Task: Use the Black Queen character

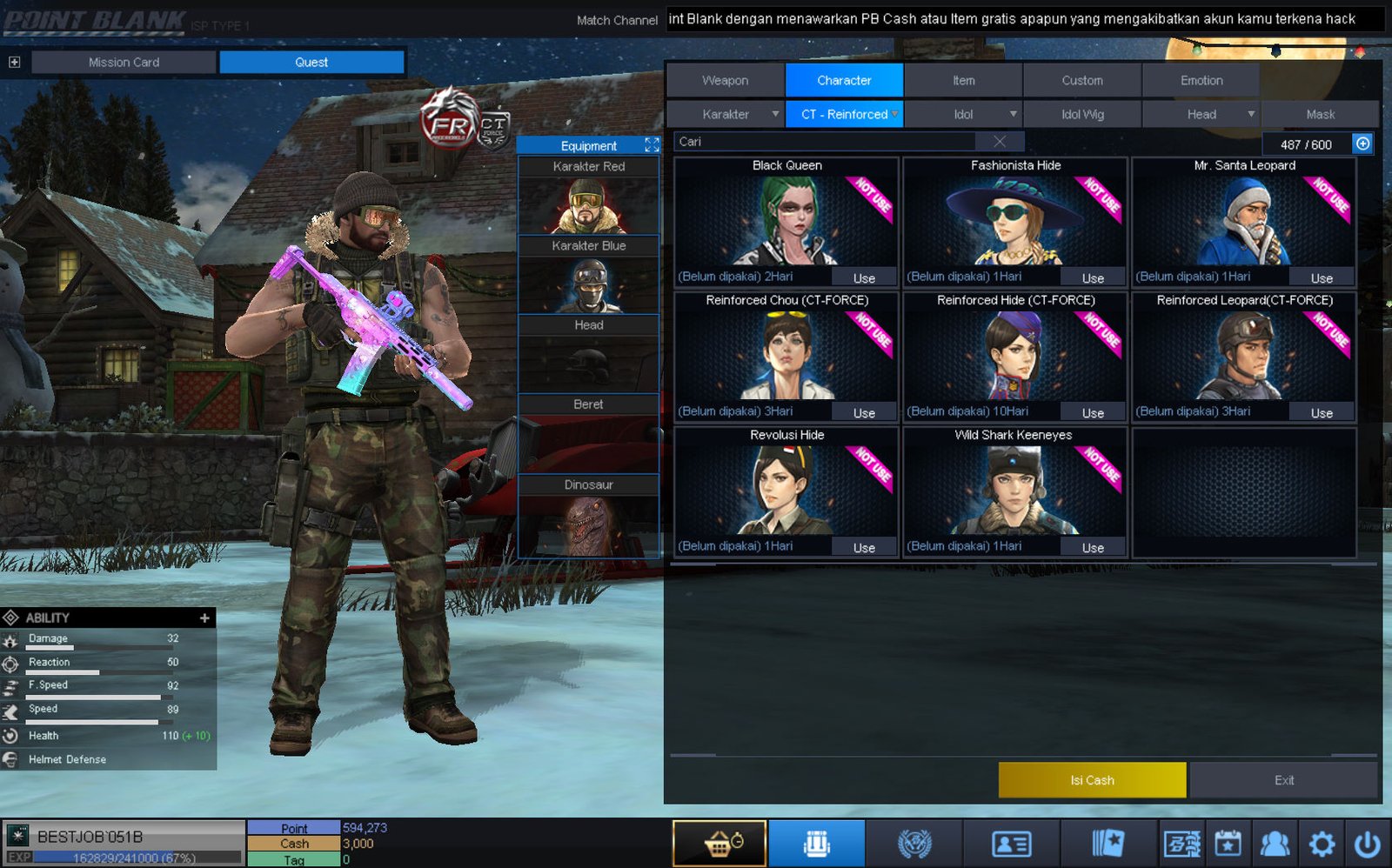Action: click(864, 278)
